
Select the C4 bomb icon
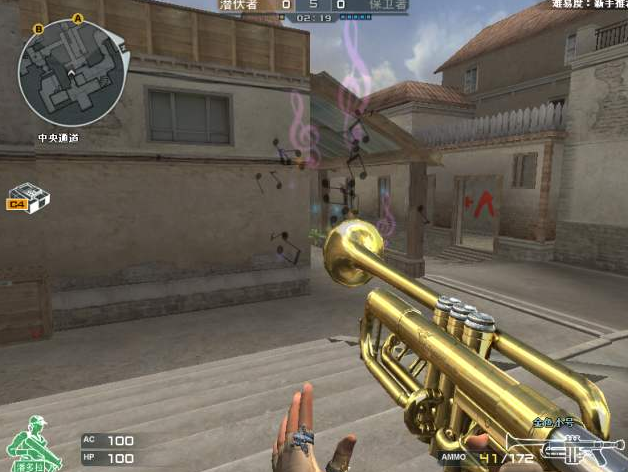[28, 197]
